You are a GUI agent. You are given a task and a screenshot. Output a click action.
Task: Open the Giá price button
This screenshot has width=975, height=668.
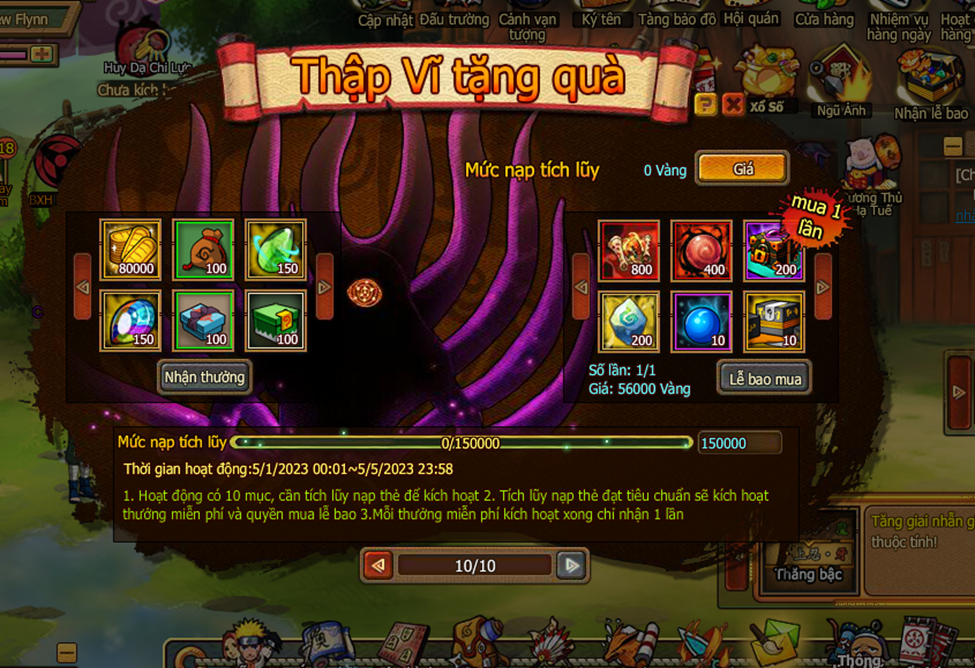tap(742, 169)
